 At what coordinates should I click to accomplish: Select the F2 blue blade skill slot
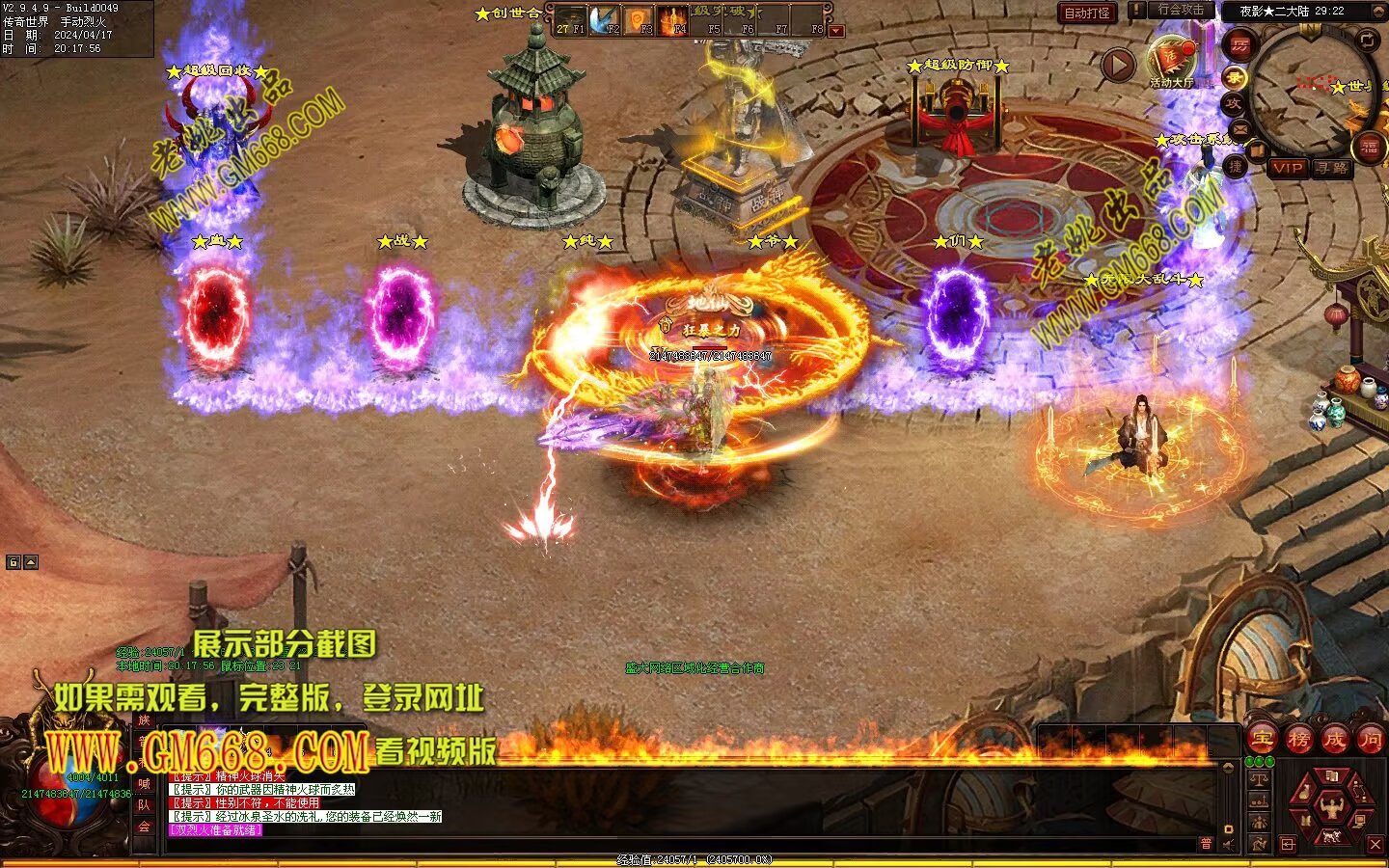[605, 19]
